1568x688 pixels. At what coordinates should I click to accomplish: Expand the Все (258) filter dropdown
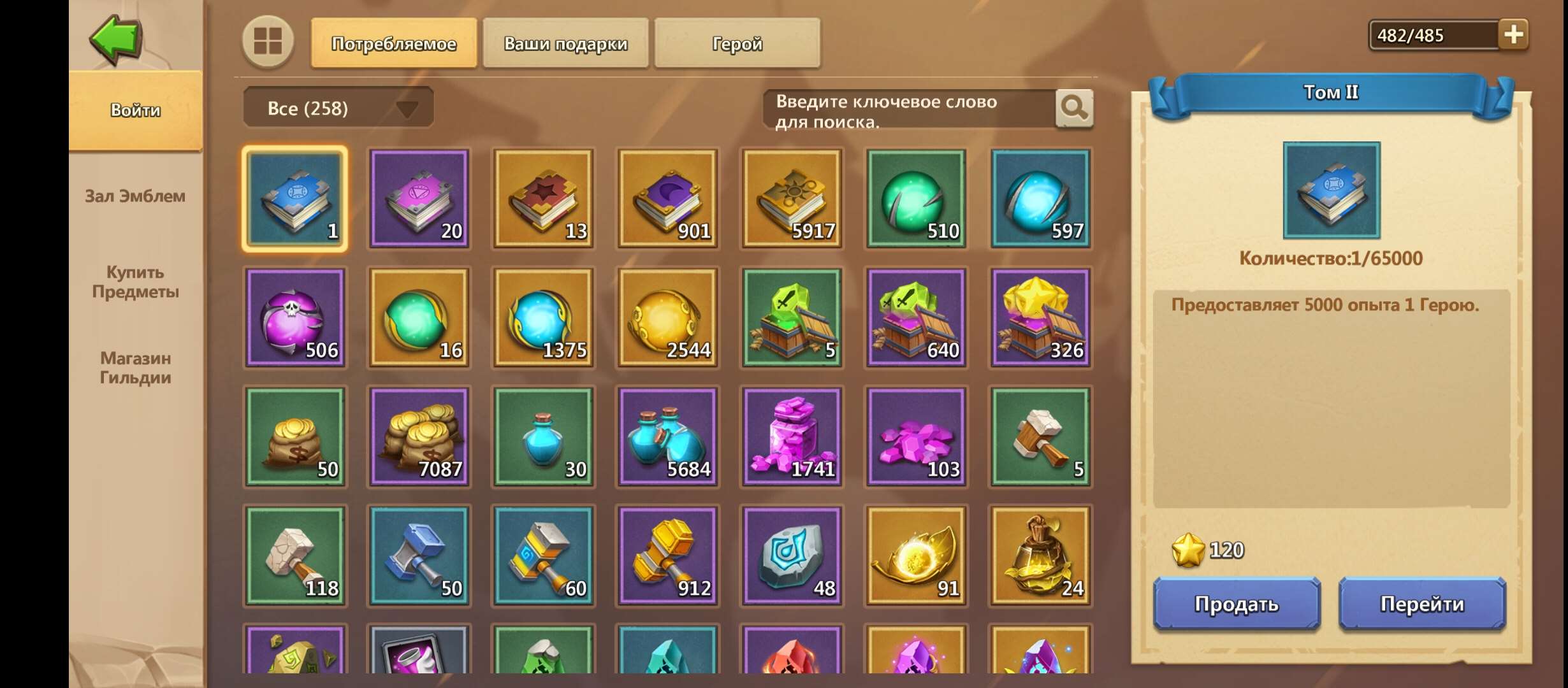tap(338, 108)
